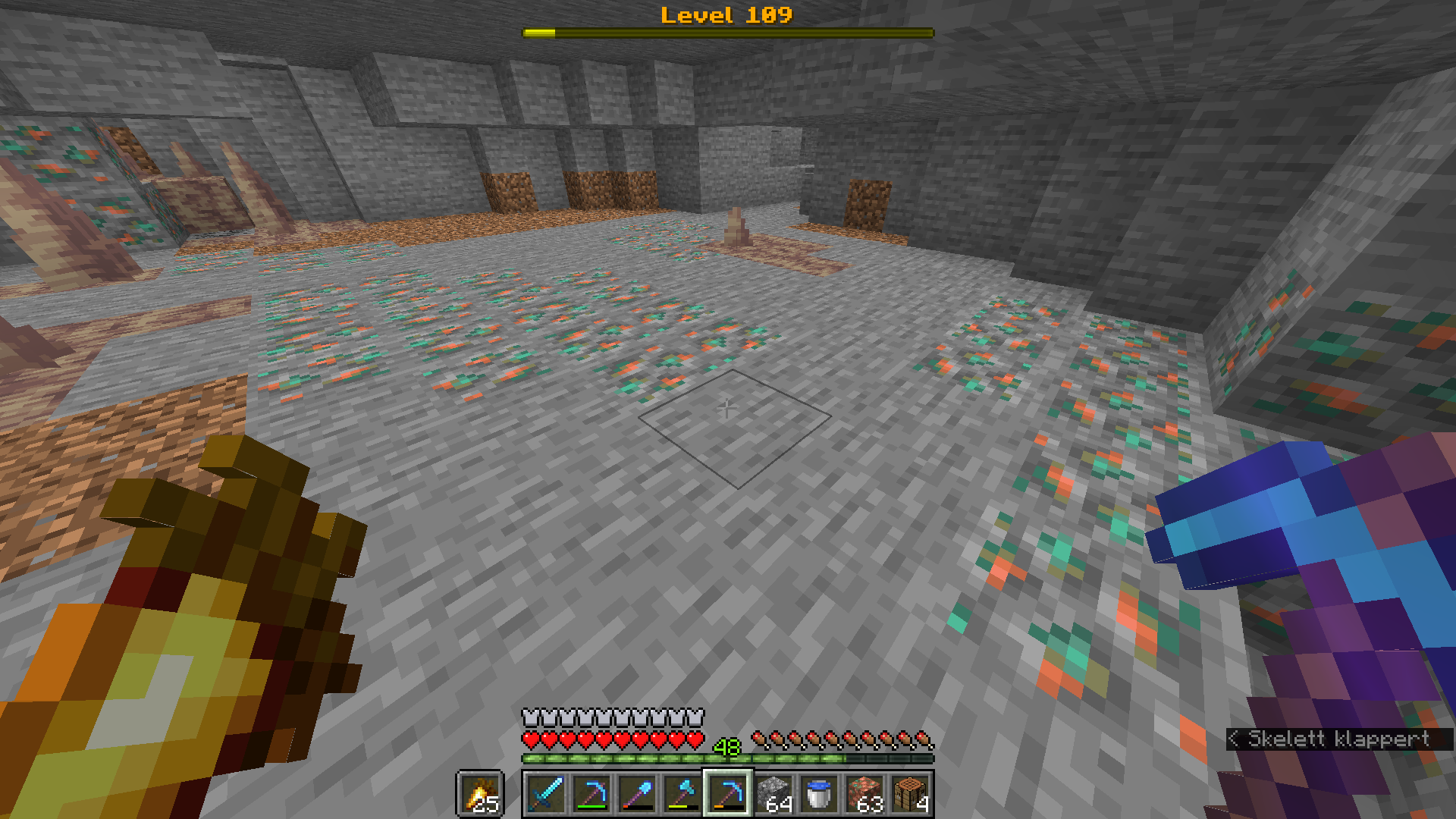Select the cobblestone stack of 64
The height and width of the screenshot is (819, 1456).
[x=773, y=794]
